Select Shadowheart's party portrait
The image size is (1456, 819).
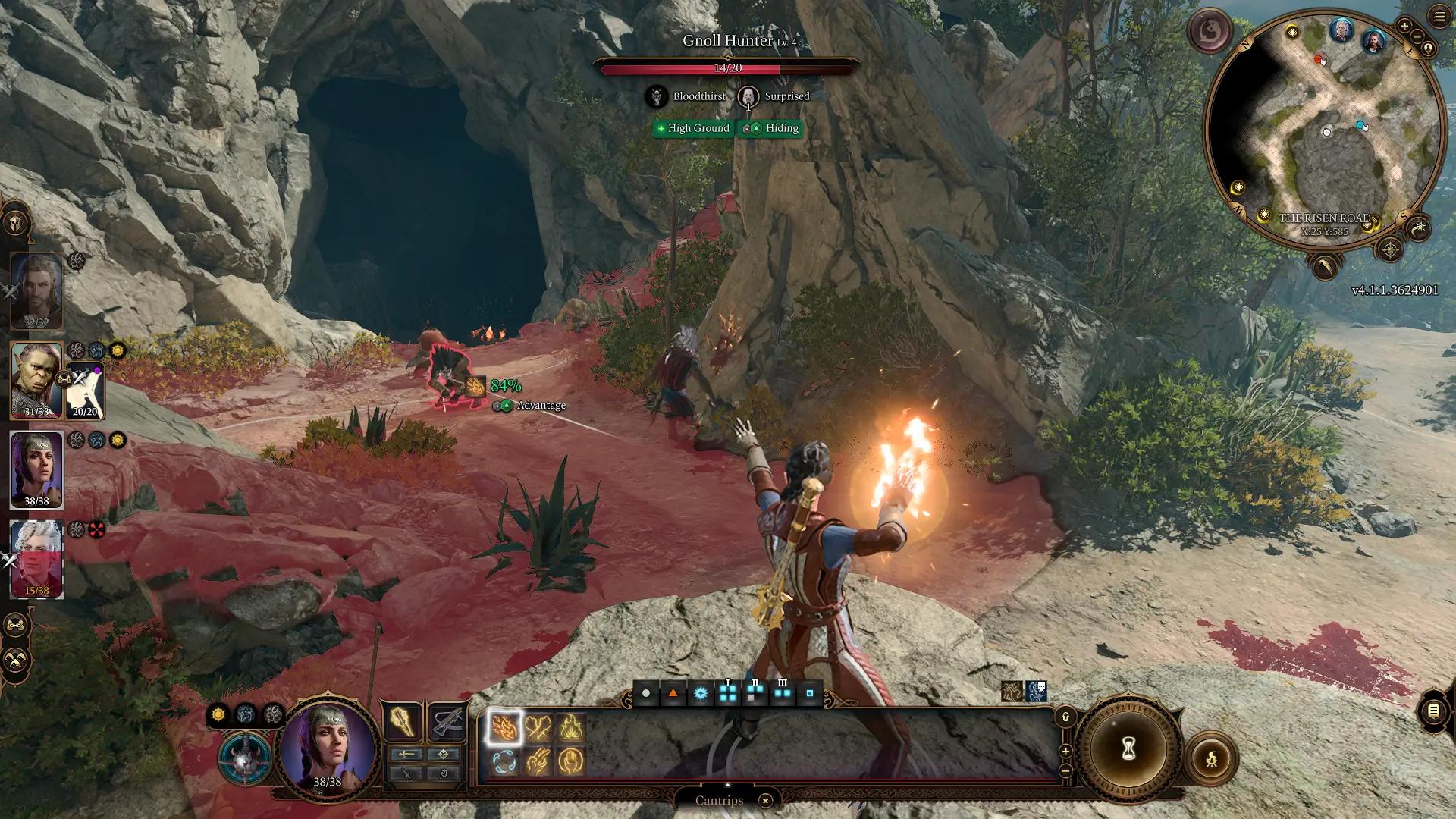click(x=36, y=470)
